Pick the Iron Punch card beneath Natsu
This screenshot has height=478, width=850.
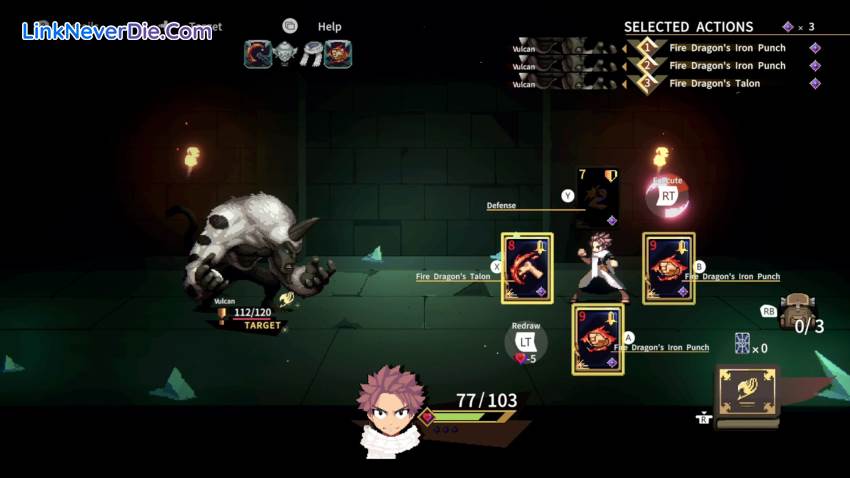pyautogui.click(x=597, y=340)
